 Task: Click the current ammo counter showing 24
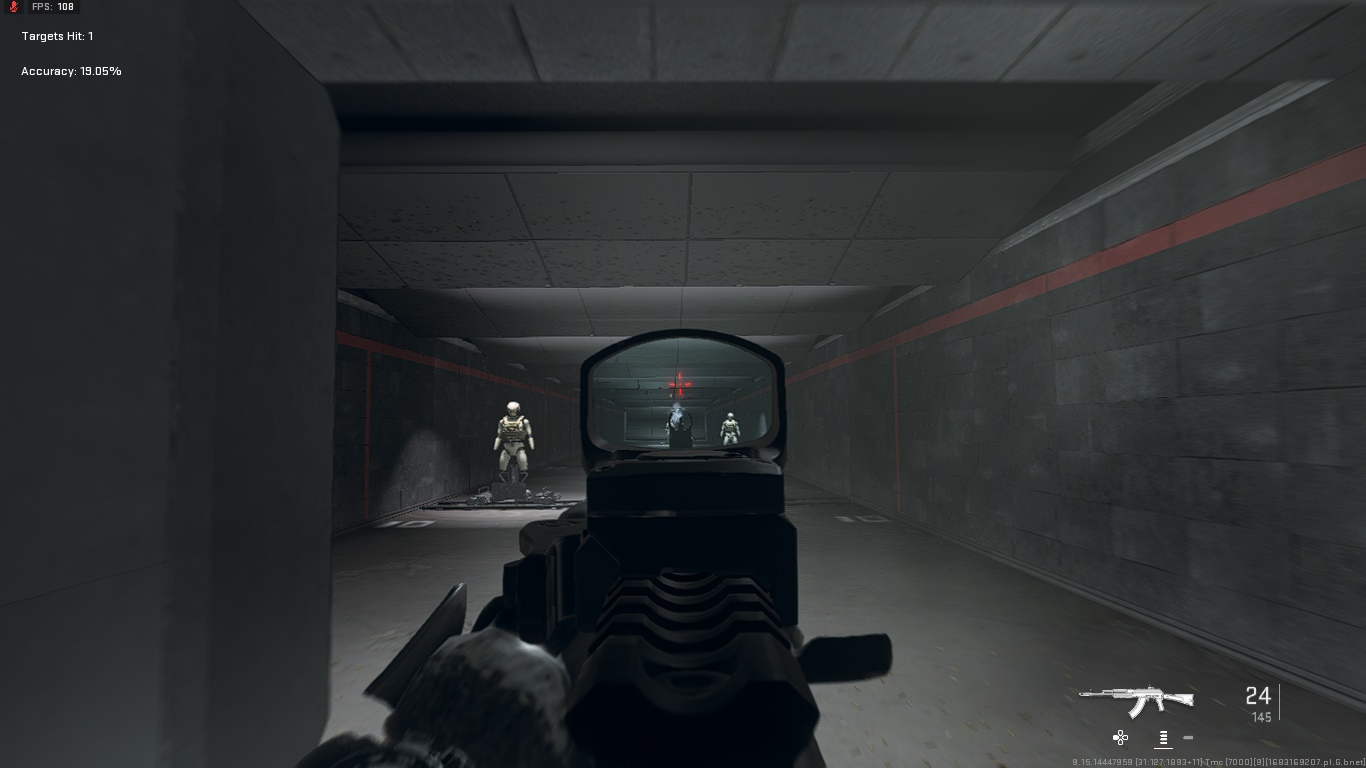(x=1257, y=696)
